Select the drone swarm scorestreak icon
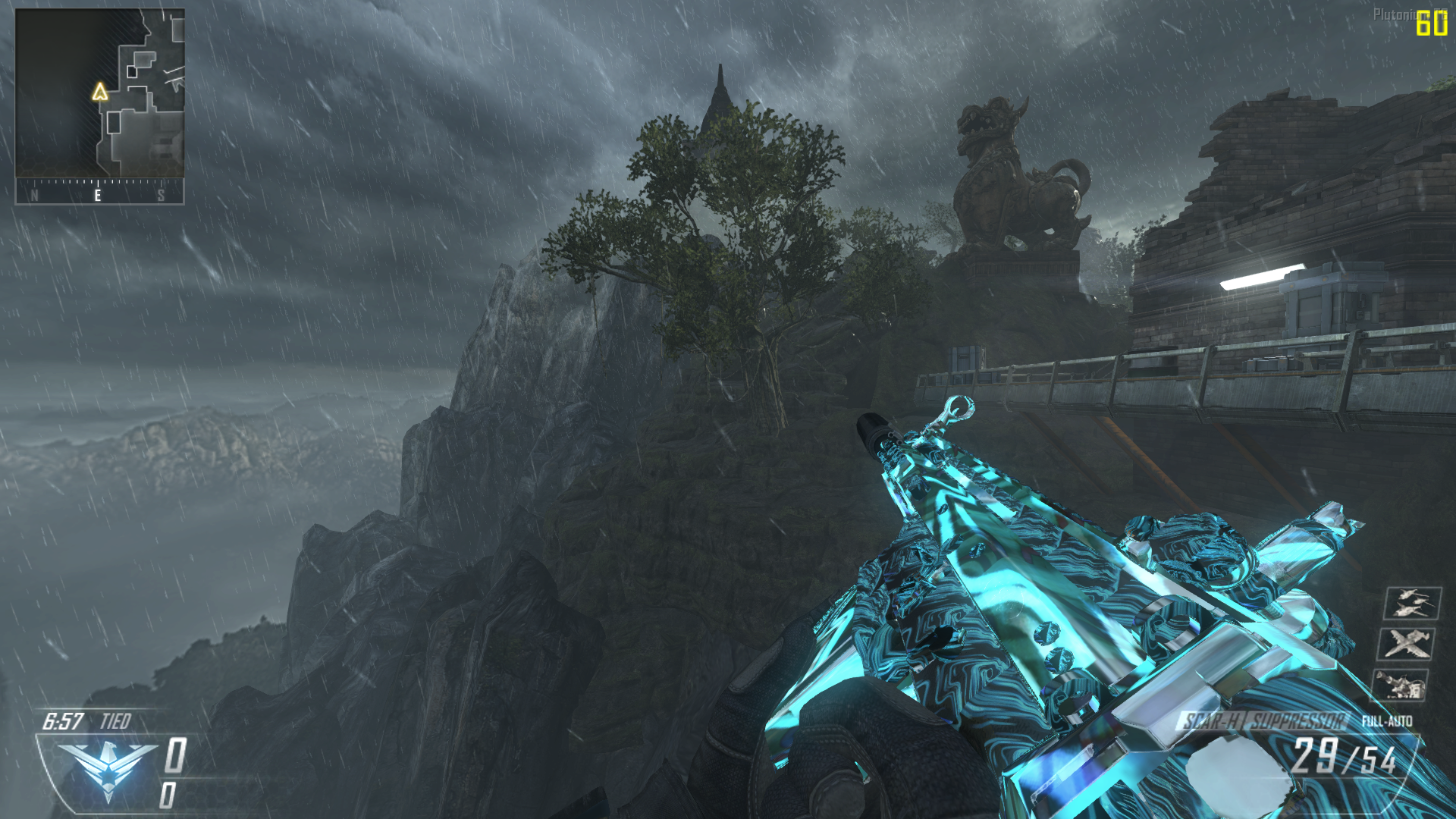 pyautogui.click(x=1412, y=604)
